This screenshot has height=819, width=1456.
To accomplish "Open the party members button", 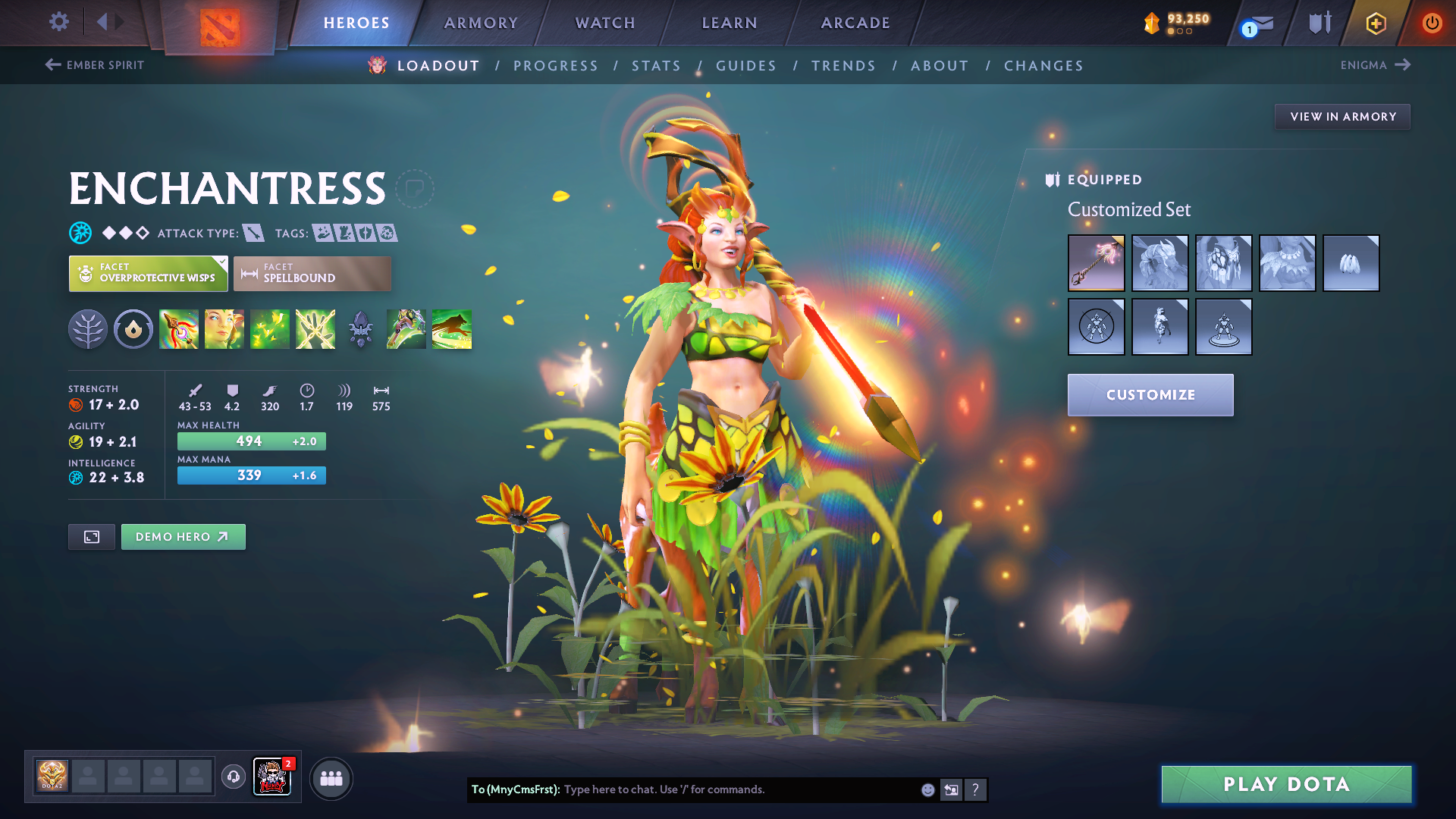I will point(331,779).
